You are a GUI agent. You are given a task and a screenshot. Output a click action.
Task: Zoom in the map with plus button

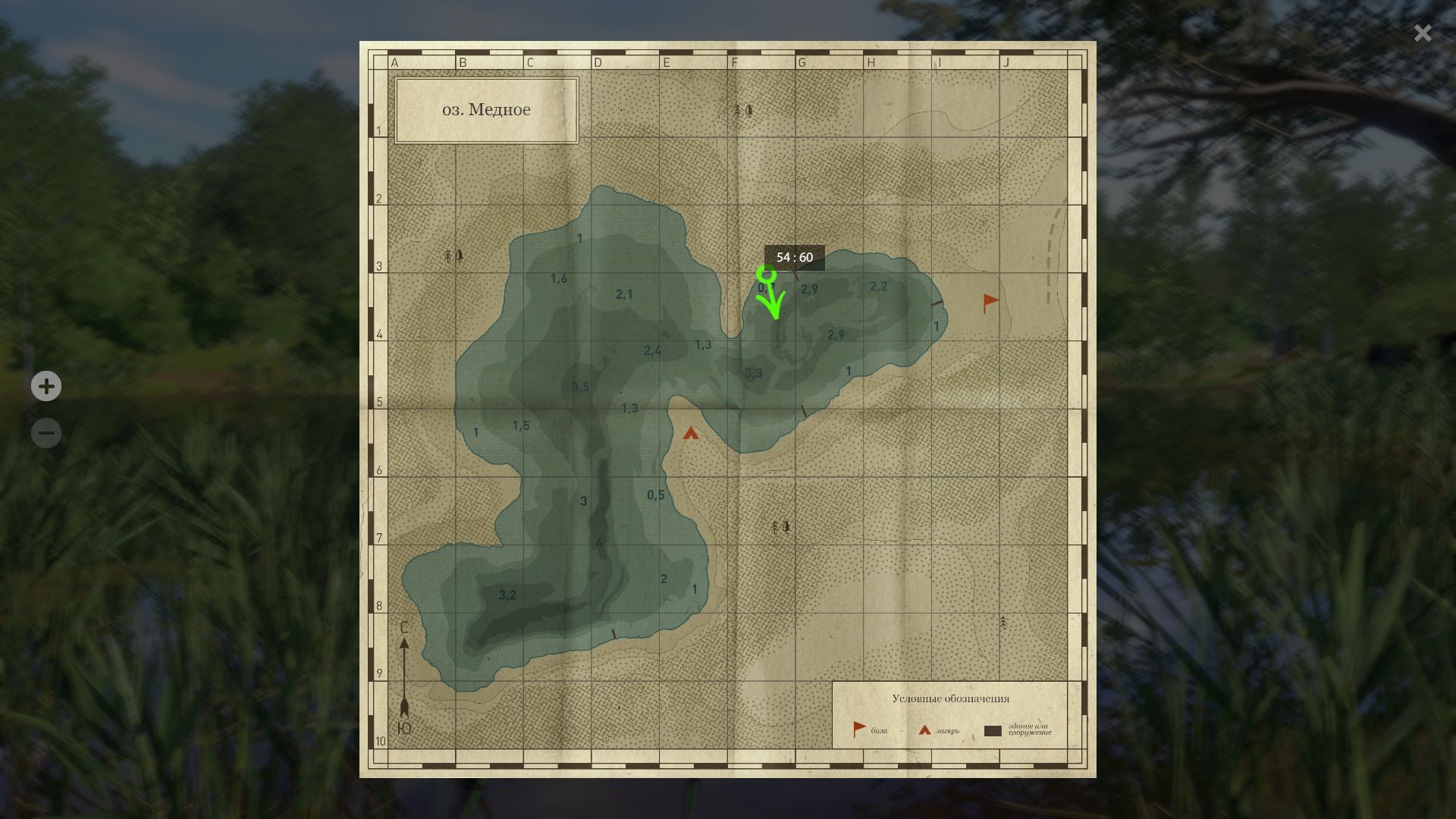pyautogui.click(x=46, y=386)
